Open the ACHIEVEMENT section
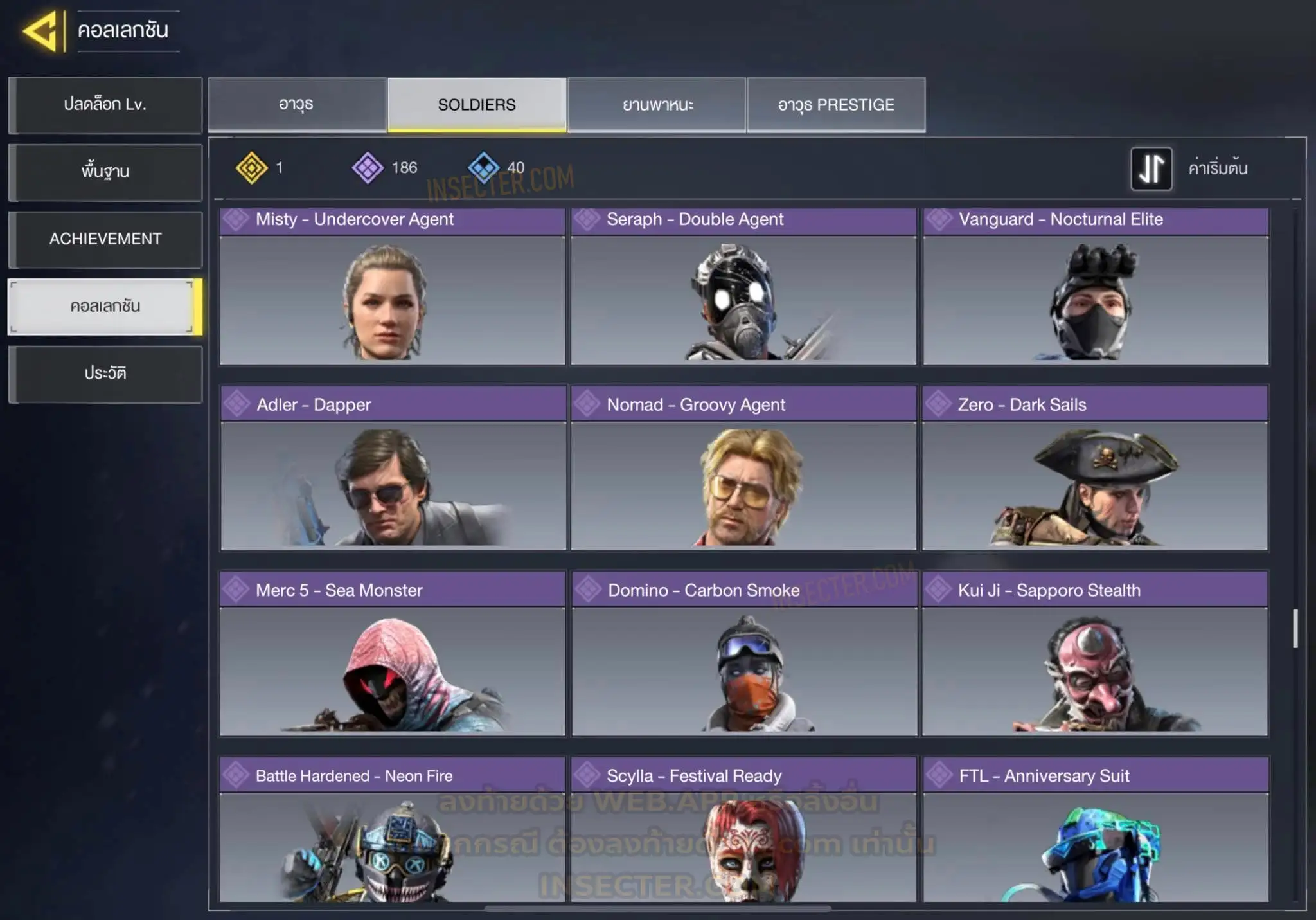 (x=105, y=239)
